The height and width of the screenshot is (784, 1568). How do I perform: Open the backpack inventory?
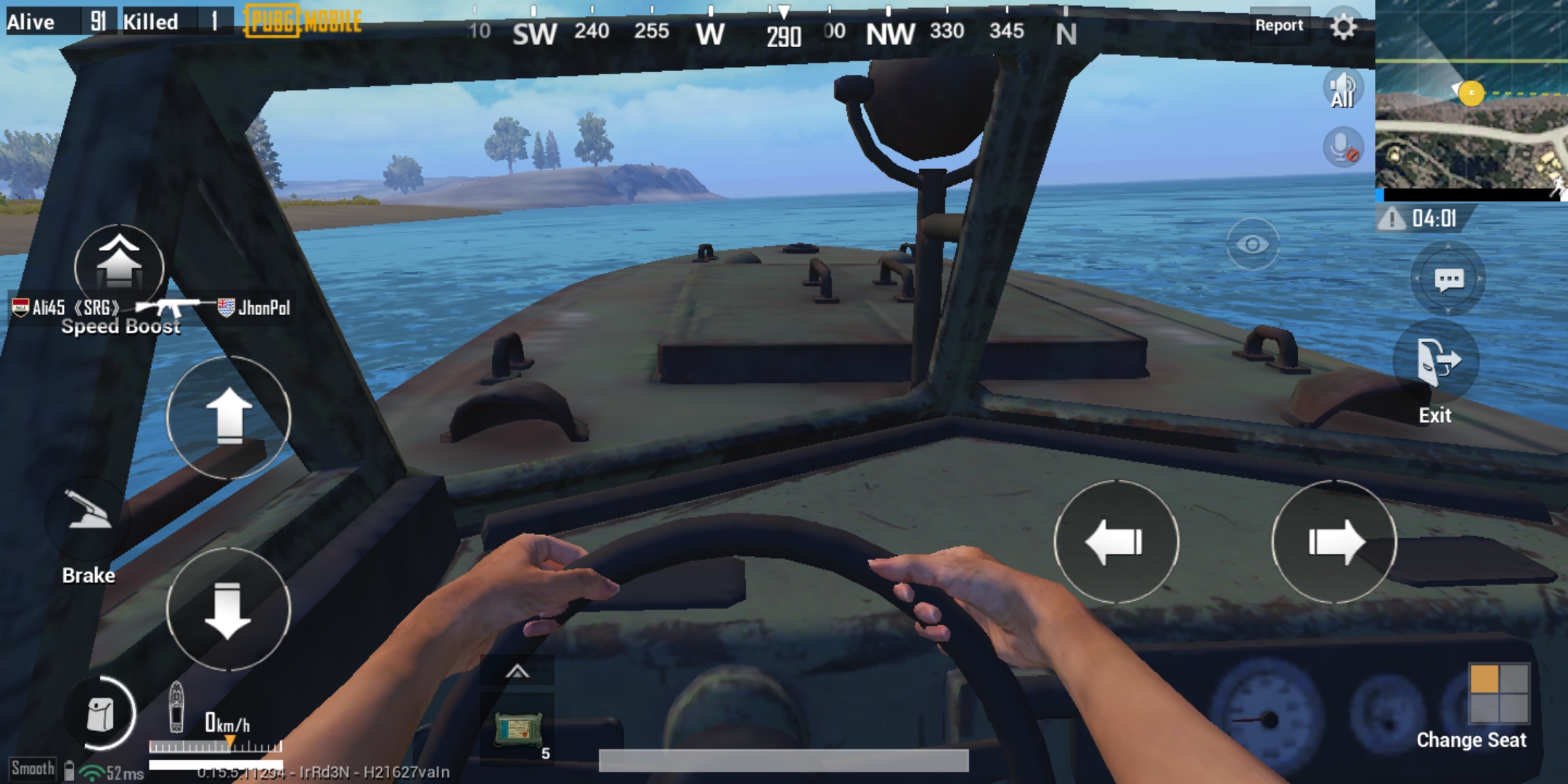[x=100, y=714]
